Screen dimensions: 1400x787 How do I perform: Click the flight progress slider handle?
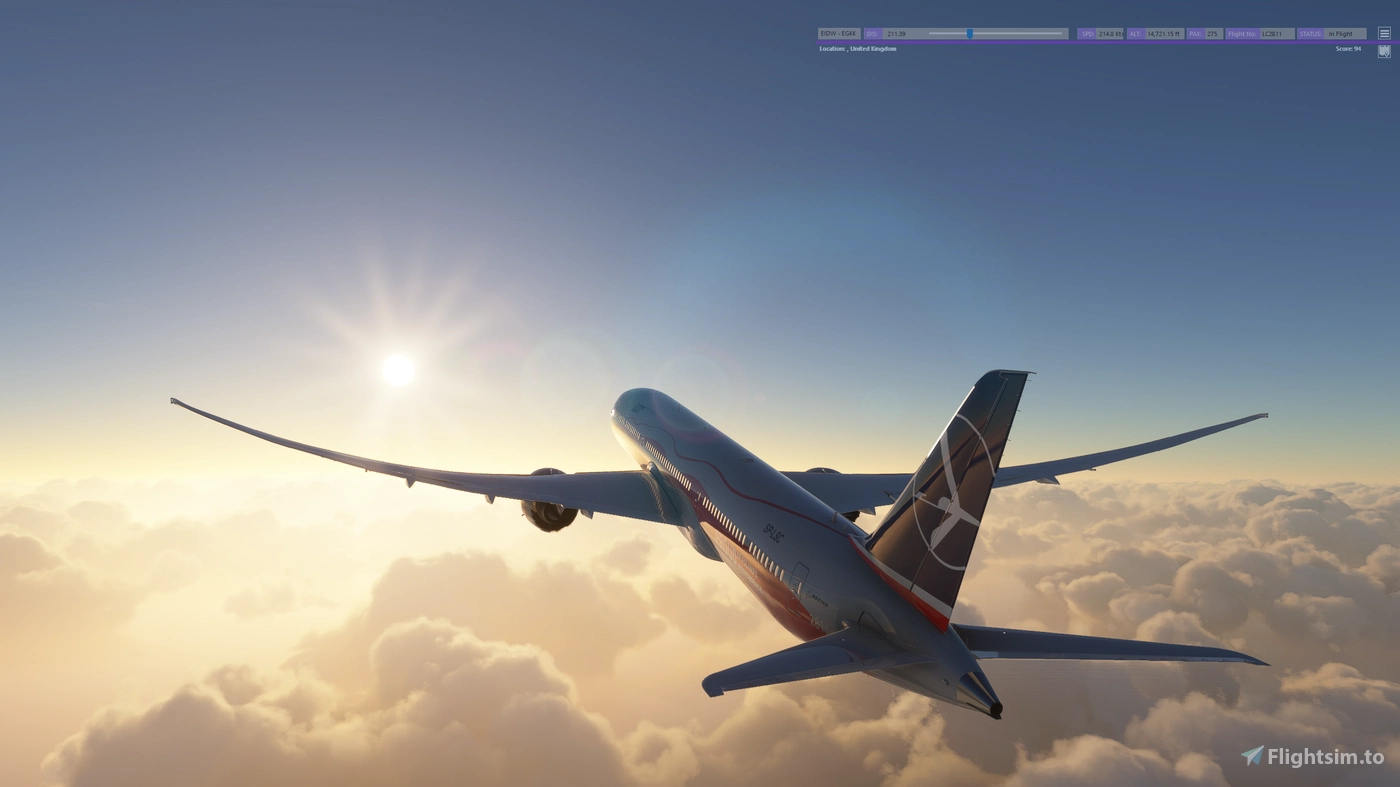coord(971,34)
